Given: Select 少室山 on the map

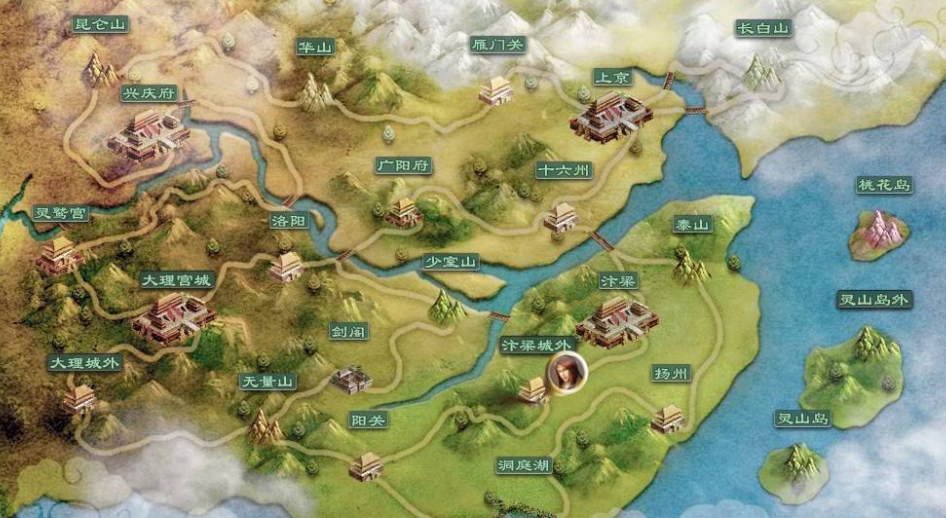Looking at the screenshot, I should click(x=451, y=262).
